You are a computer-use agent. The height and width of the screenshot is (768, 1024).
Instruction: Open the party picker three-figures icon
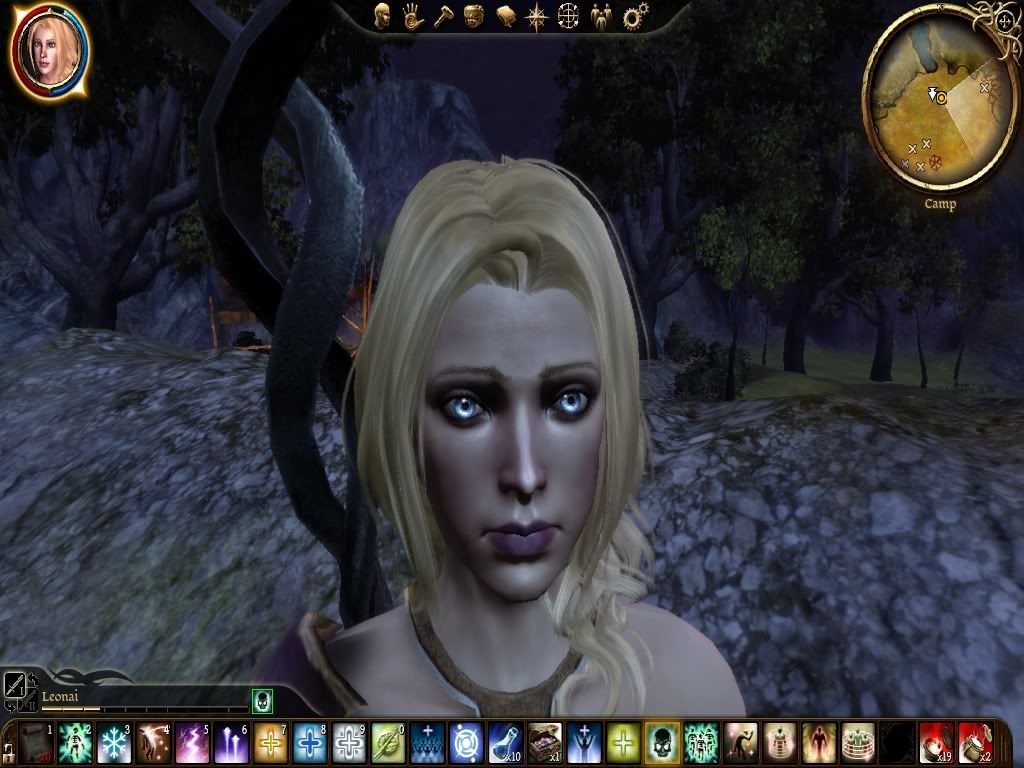pyautogui.click(x=600, y=16)
